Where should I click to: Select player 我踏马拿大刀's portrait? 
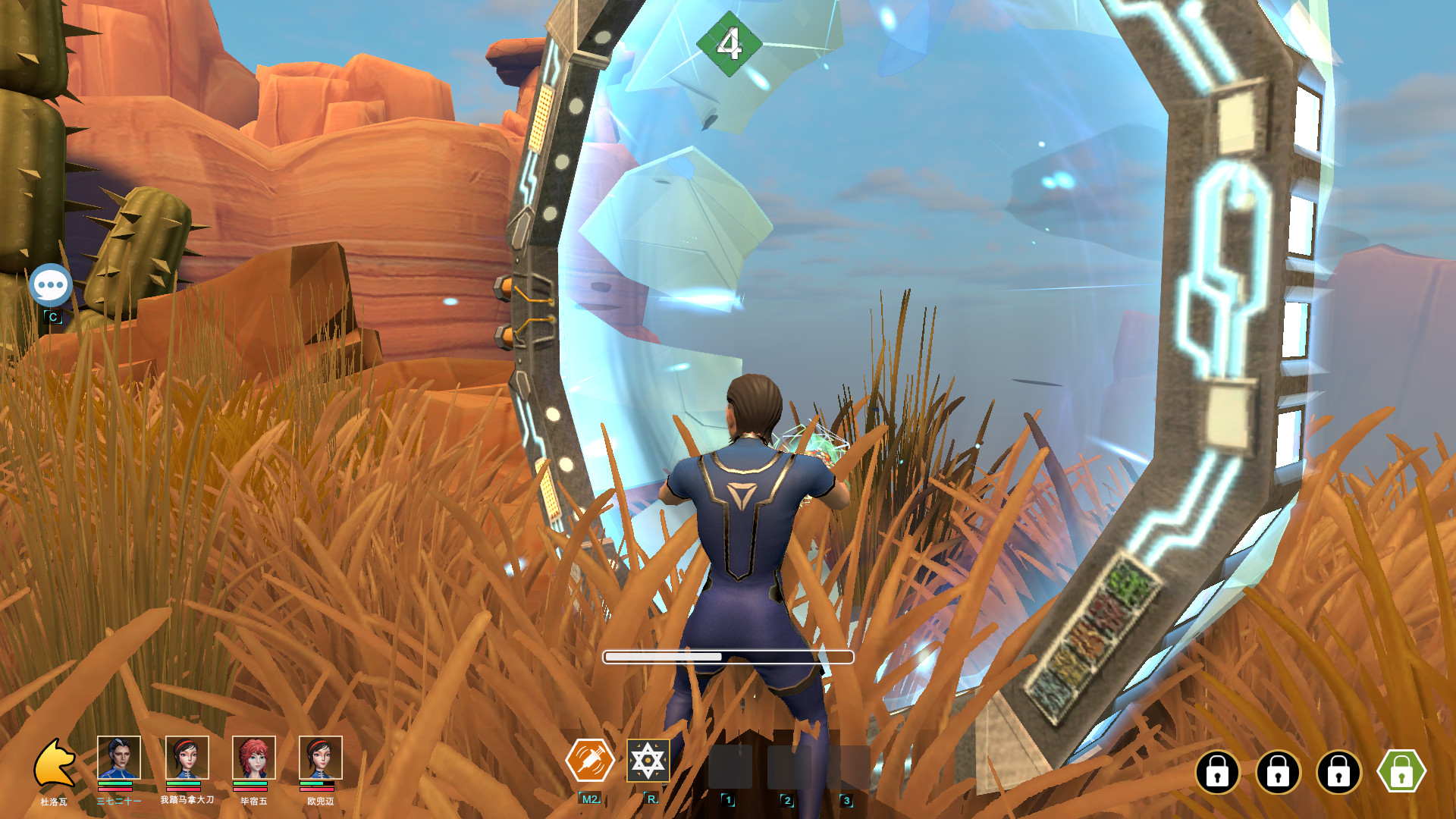pyautogui.click(x=187, y=757)
